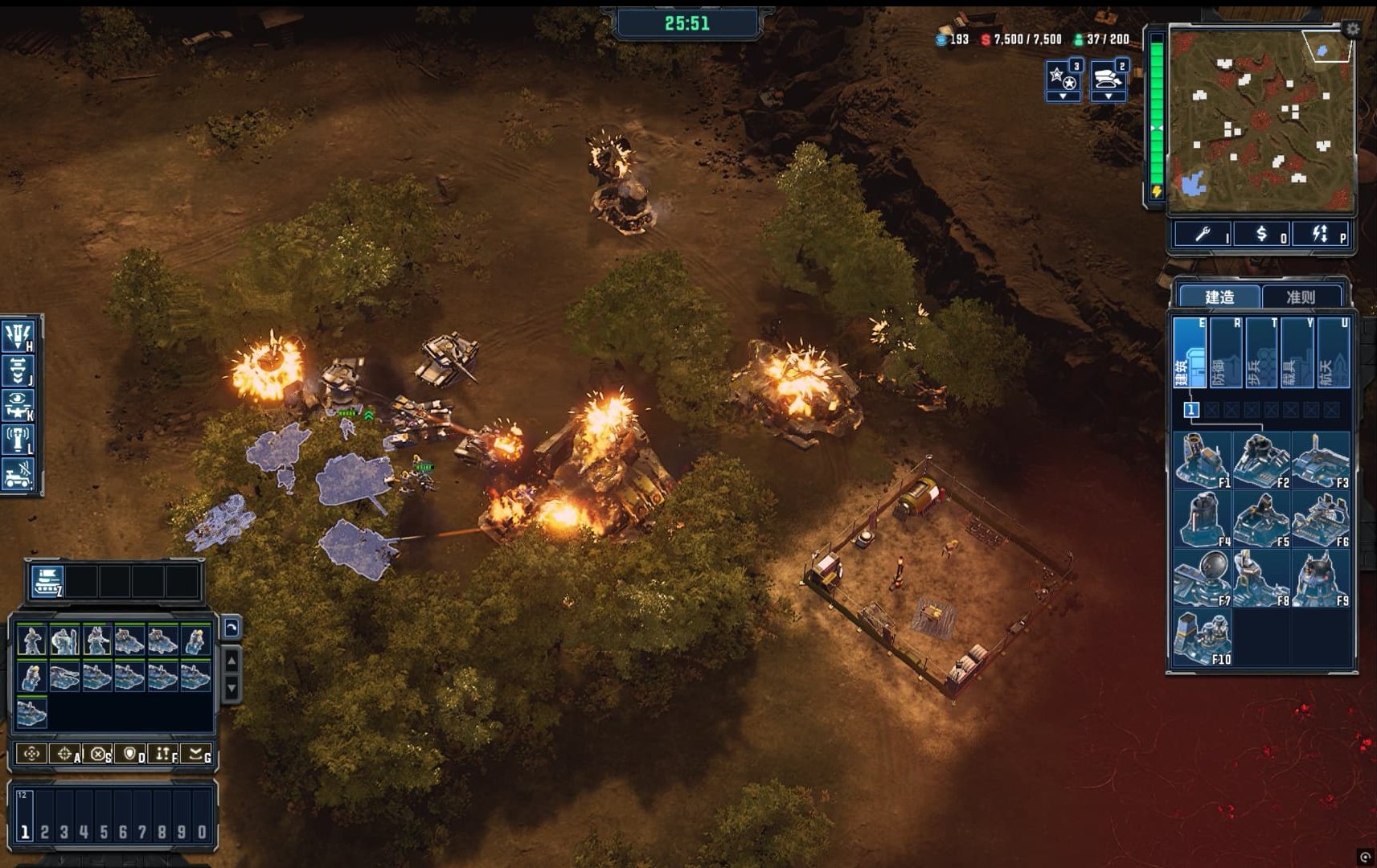
Task: Toggle the lightning power-switch button
Action: (1320, 234)
